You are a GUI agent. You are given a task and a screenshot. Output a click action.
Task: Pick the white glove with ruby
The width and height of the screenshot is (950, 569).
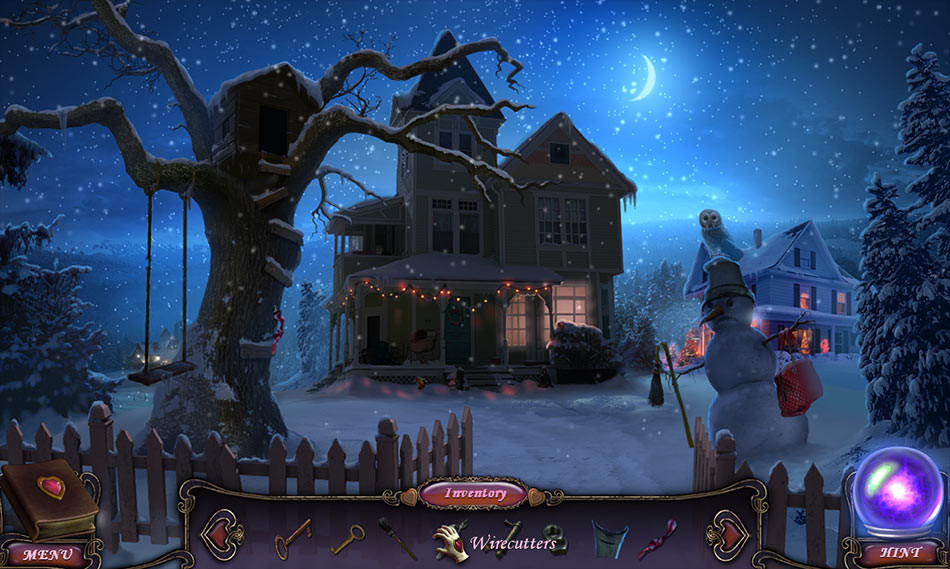(451, 539)
